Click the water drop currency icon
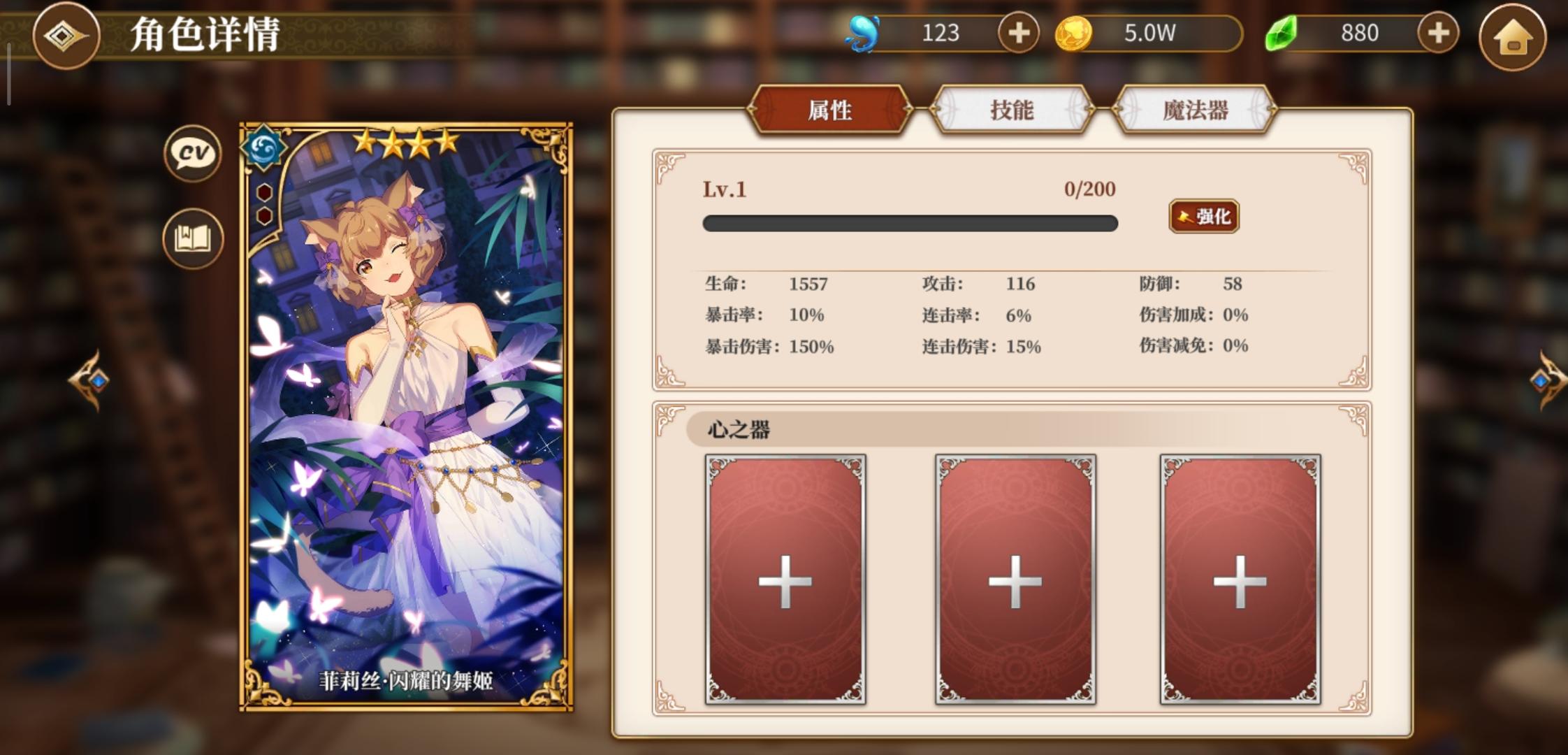This screenshot has width=1568, height=755. [x=862, y=31]
